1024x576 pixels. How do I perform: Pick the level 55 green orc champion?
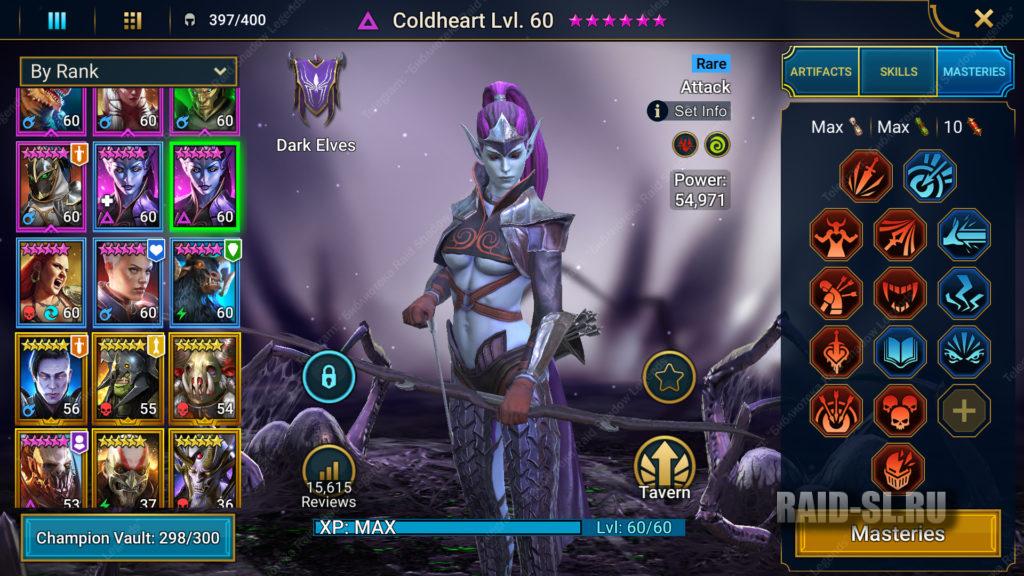tap(128, 378)
